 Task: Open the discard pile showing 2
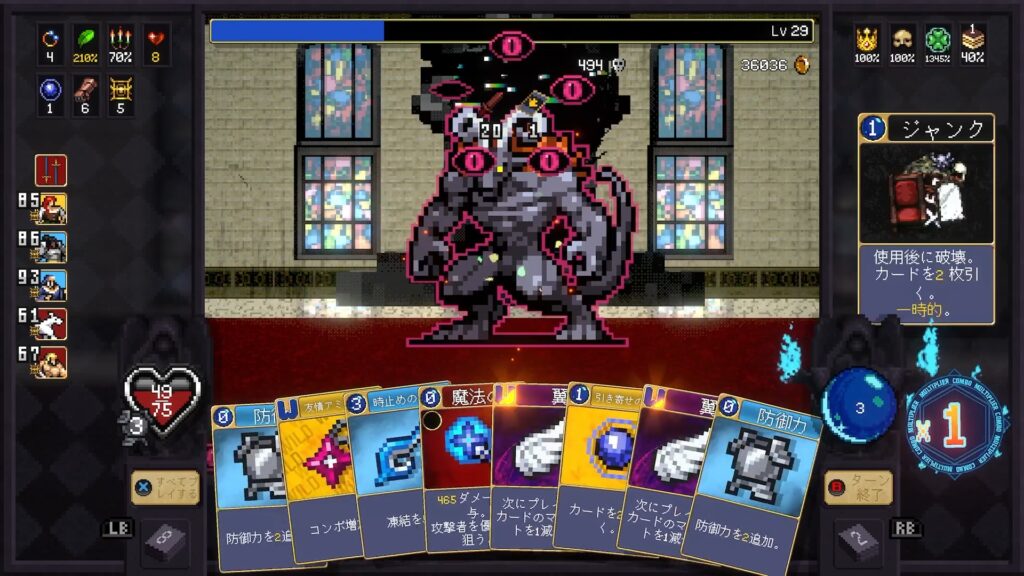[858, 541]
